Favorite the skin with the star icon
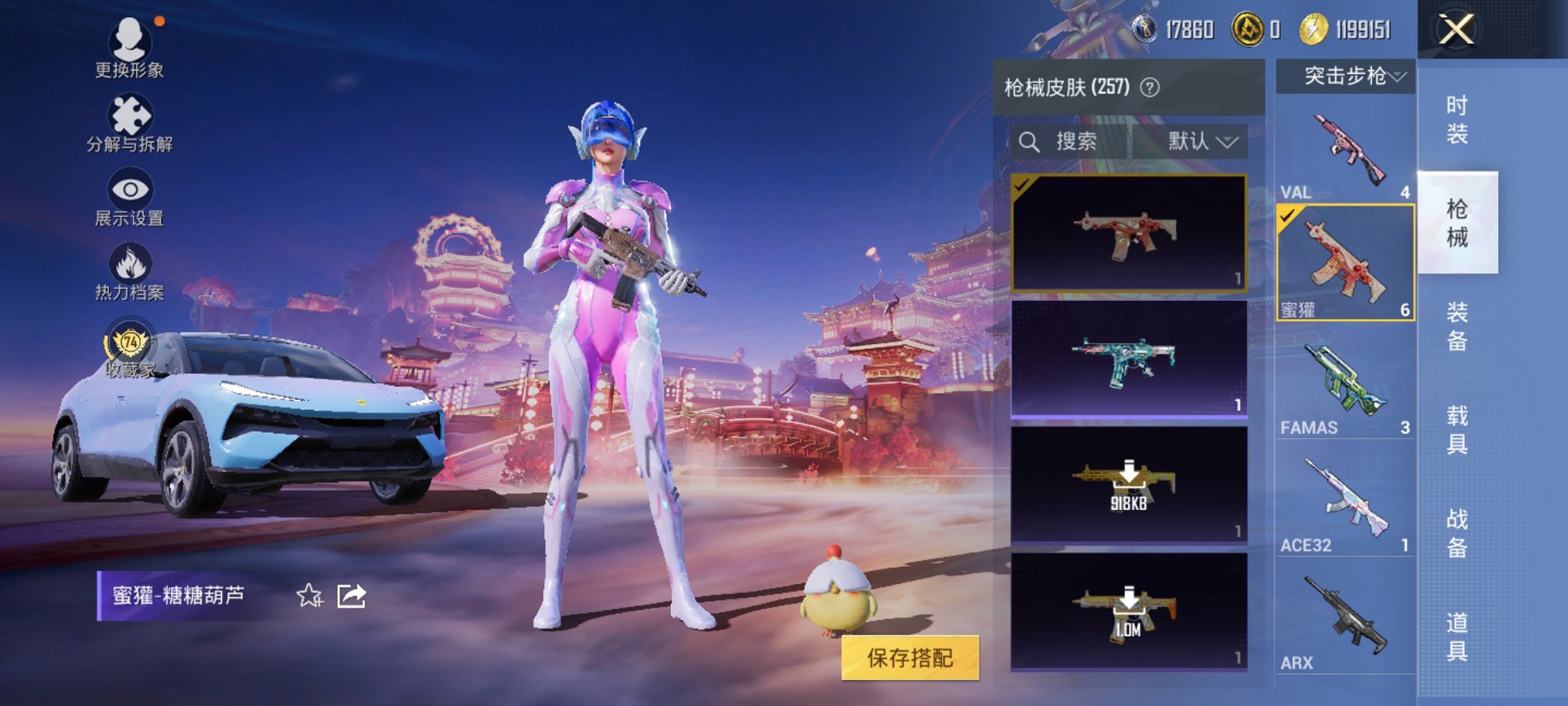The height and width of the screenshot is (706, 1568). click(x=311, y=594)
